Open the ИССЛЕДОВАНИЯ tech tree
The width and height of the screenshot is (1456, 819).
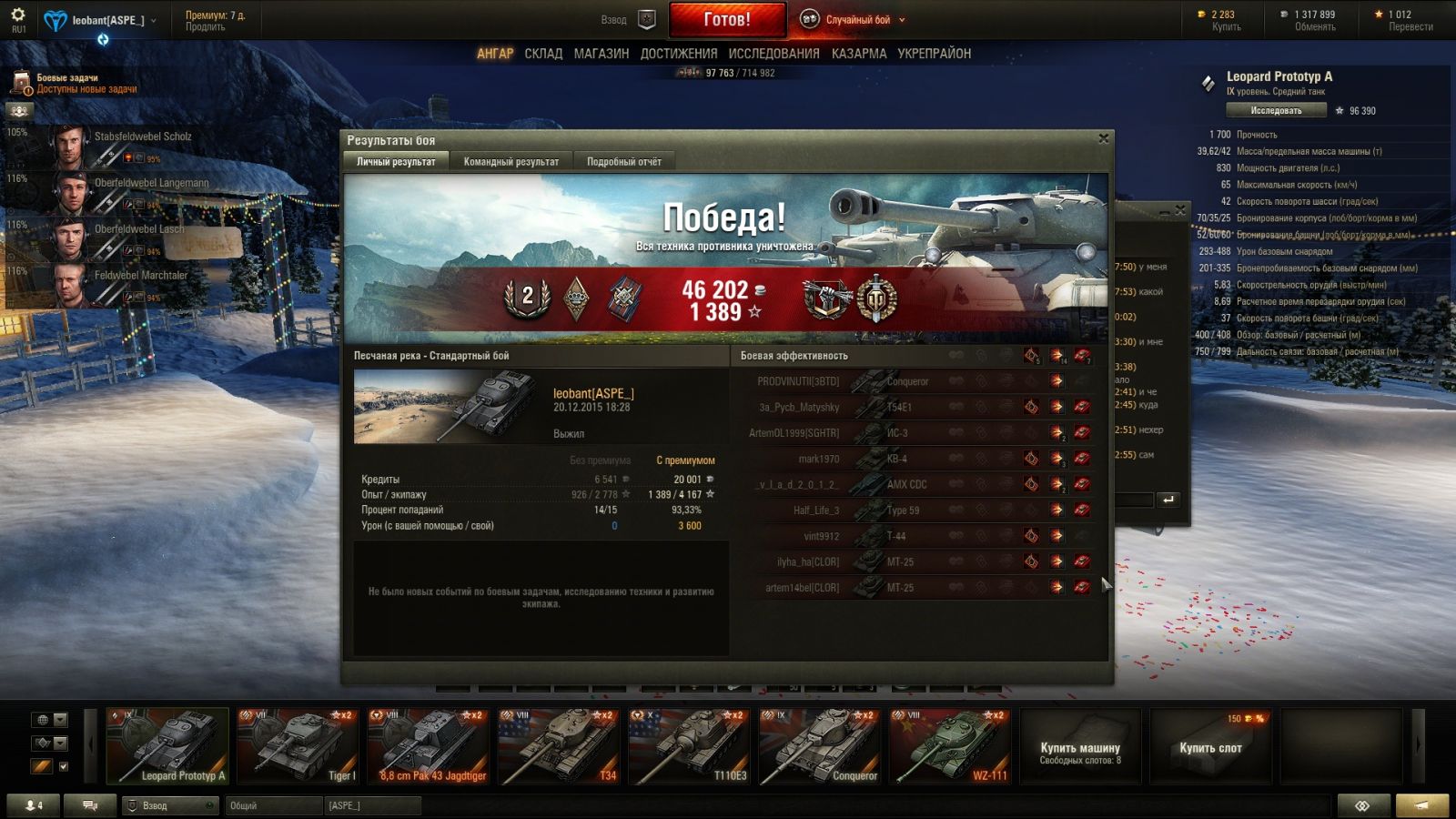click(773, 54)
